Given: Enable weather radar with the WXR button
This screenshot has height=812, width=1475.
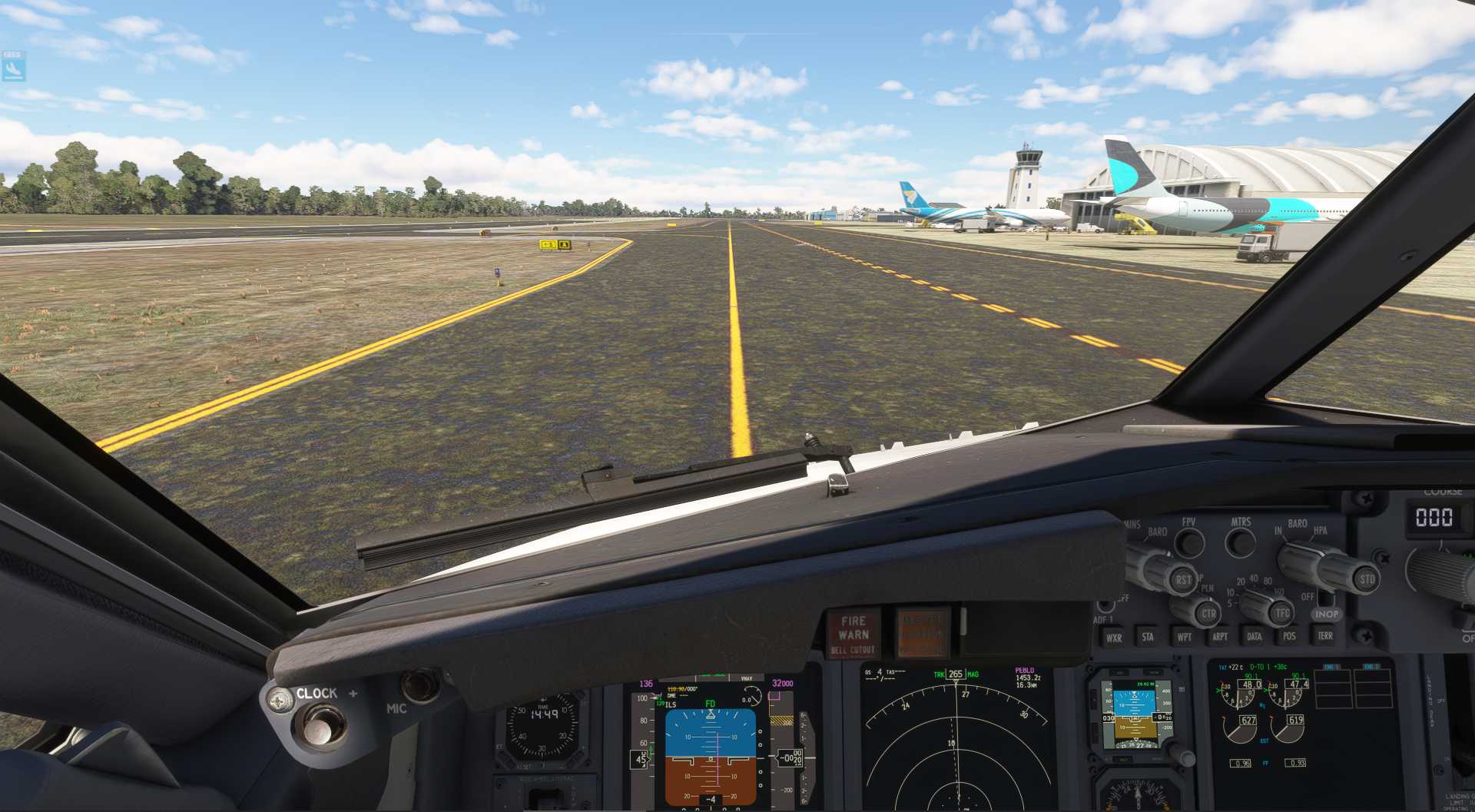Looking at the screenshot, I should pyautogui.click(x=1113, y=638).
